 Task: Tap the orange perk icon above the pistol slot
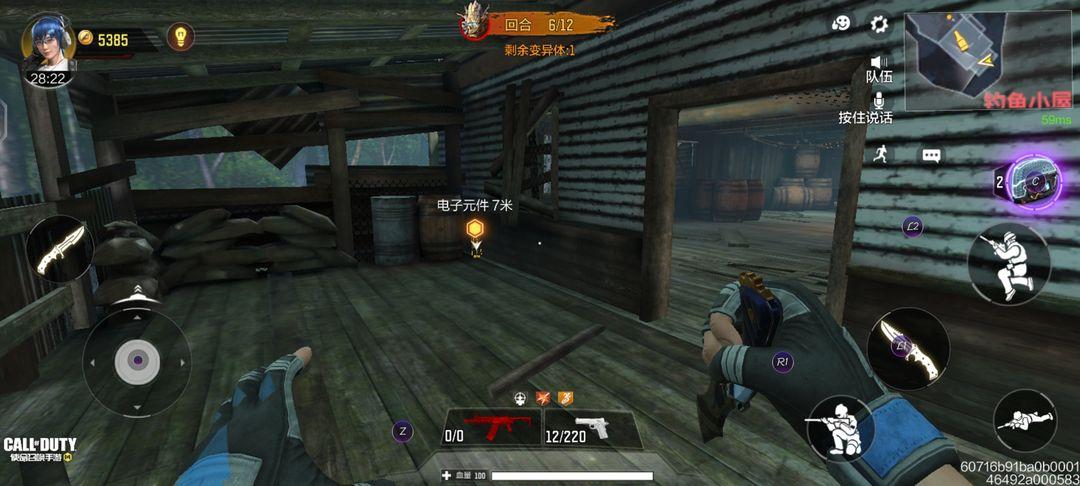(566, 398)
